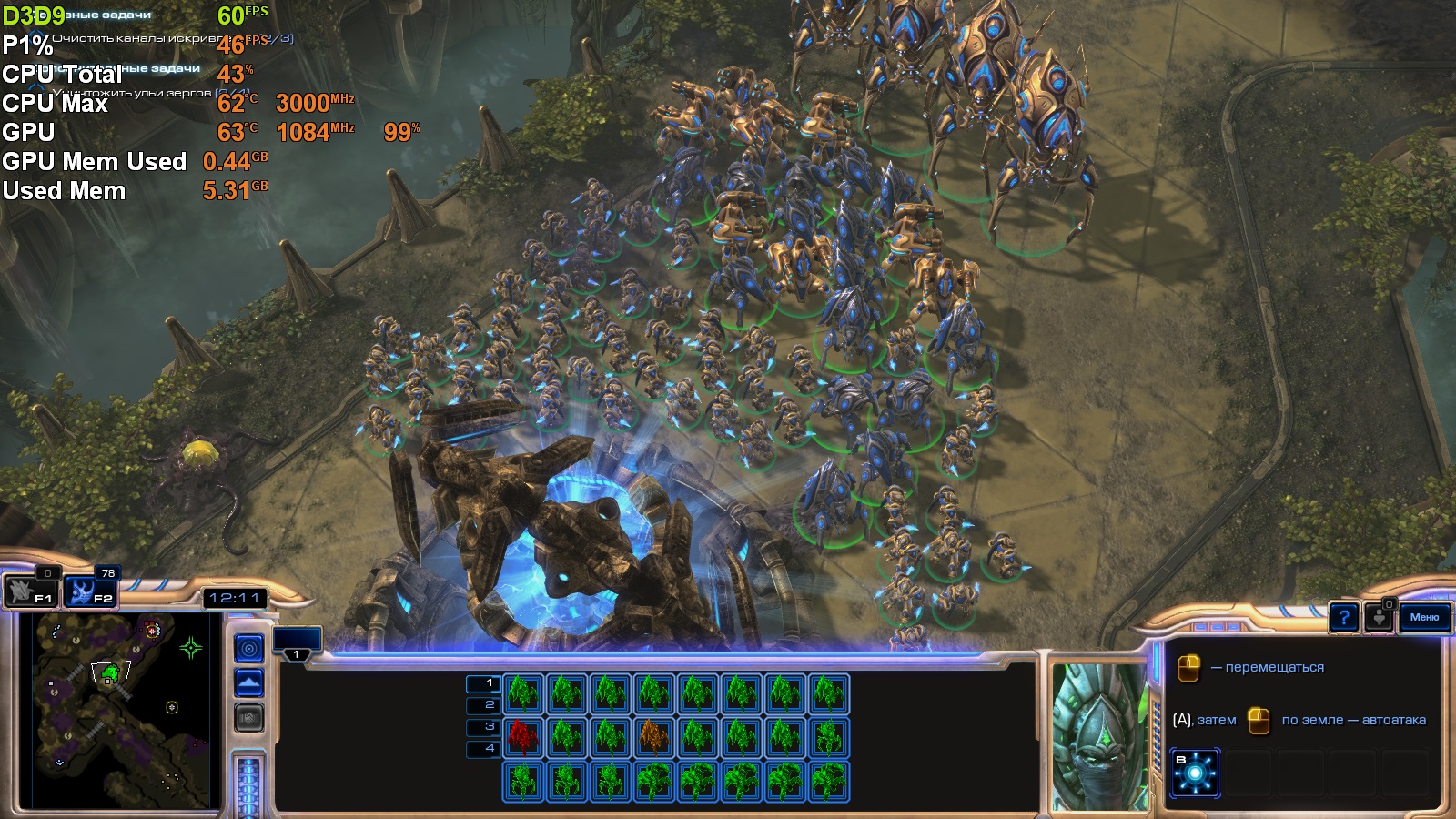Open the help question mark button
1456x819 pixels.
click(1343, 618)
